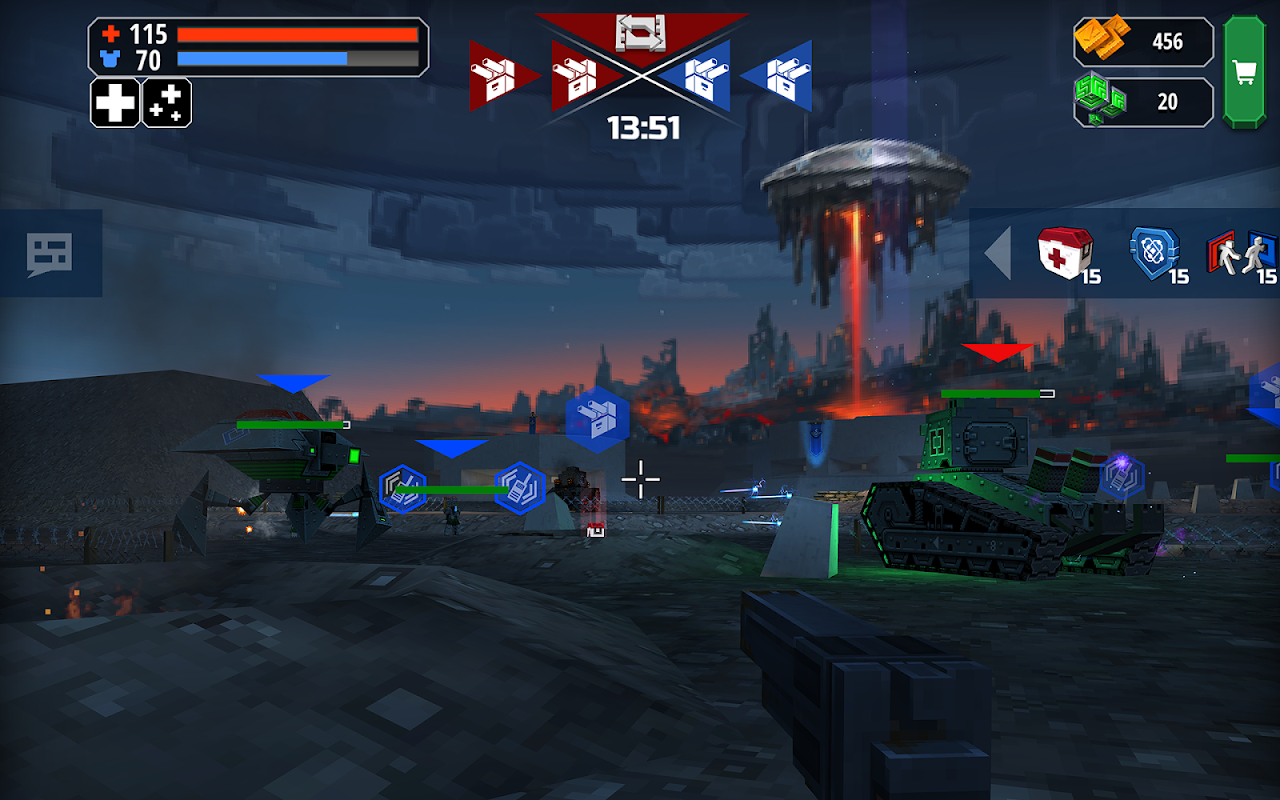Collapse the consumables panel with the arrow

pos(998,253)
